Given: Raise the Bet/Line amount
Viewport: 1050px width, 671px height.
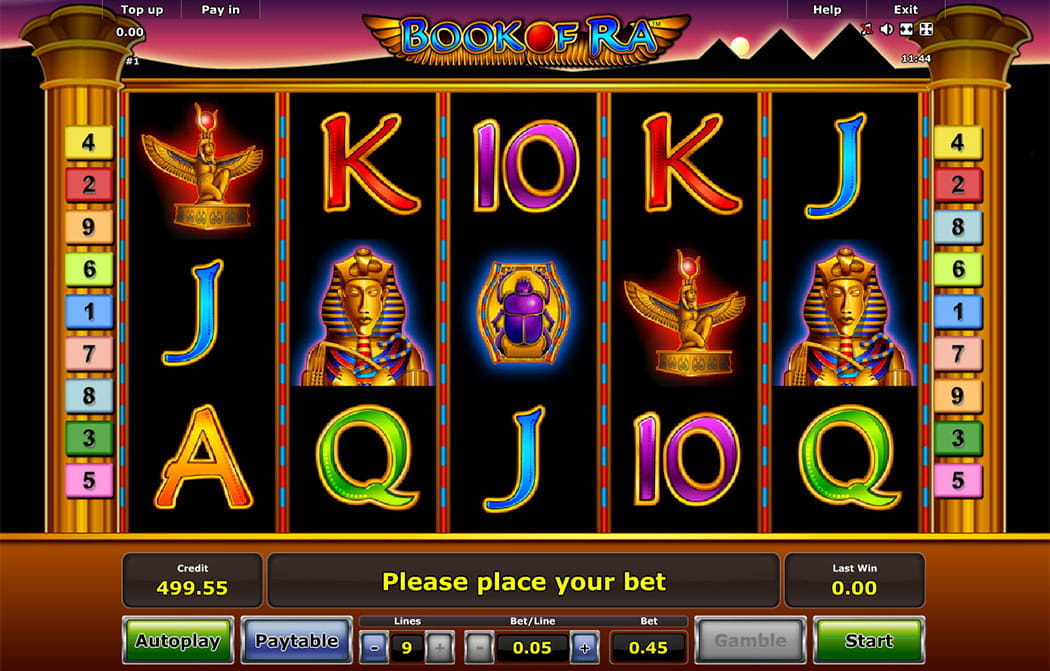Looking at the screenshot, I should (x=585, y=647).
